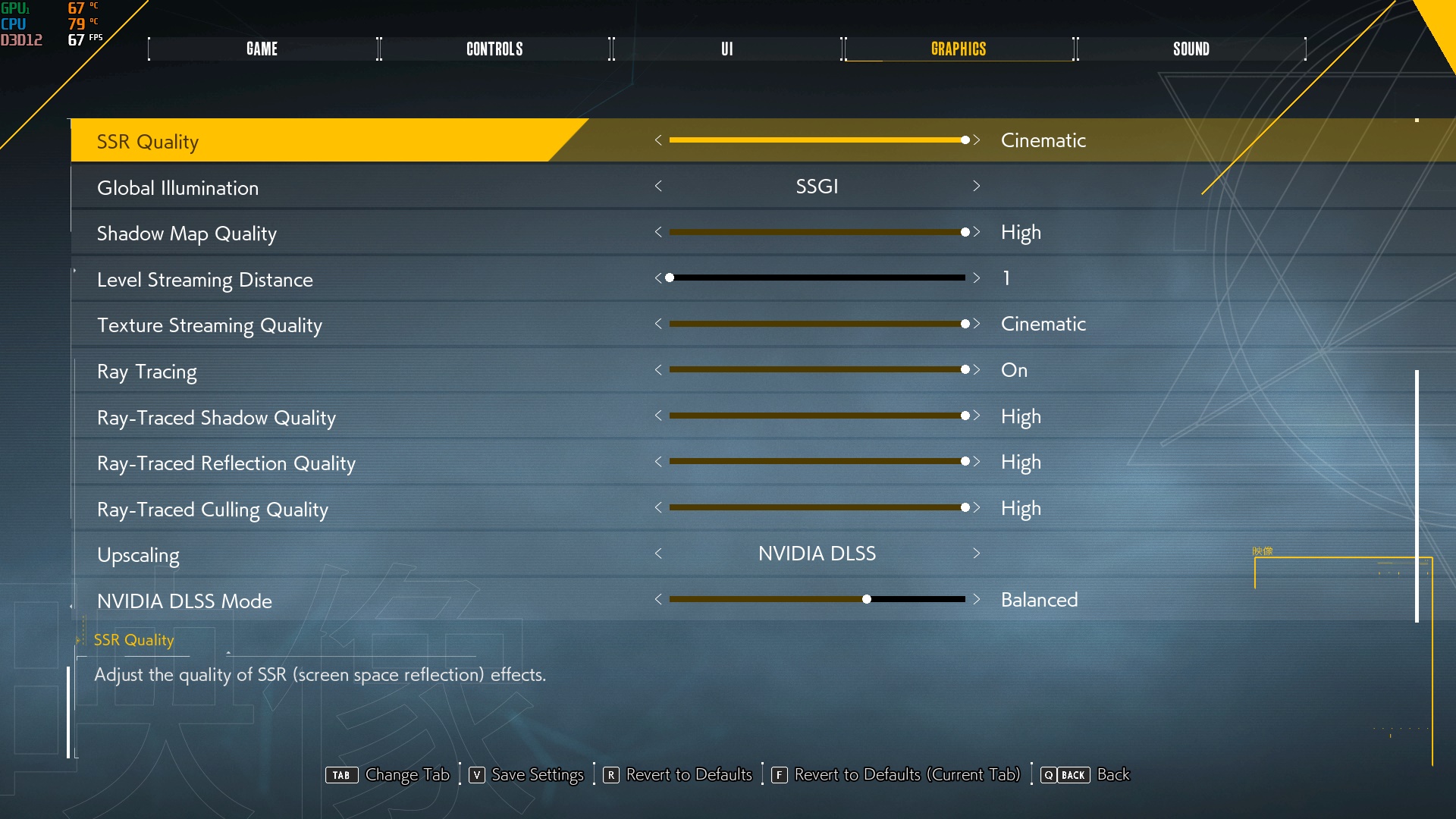This screenshot has height=819, width=1456.
Task: Set the NVIDIA DLSS Mode slider
Action: [x=817, y=600]
